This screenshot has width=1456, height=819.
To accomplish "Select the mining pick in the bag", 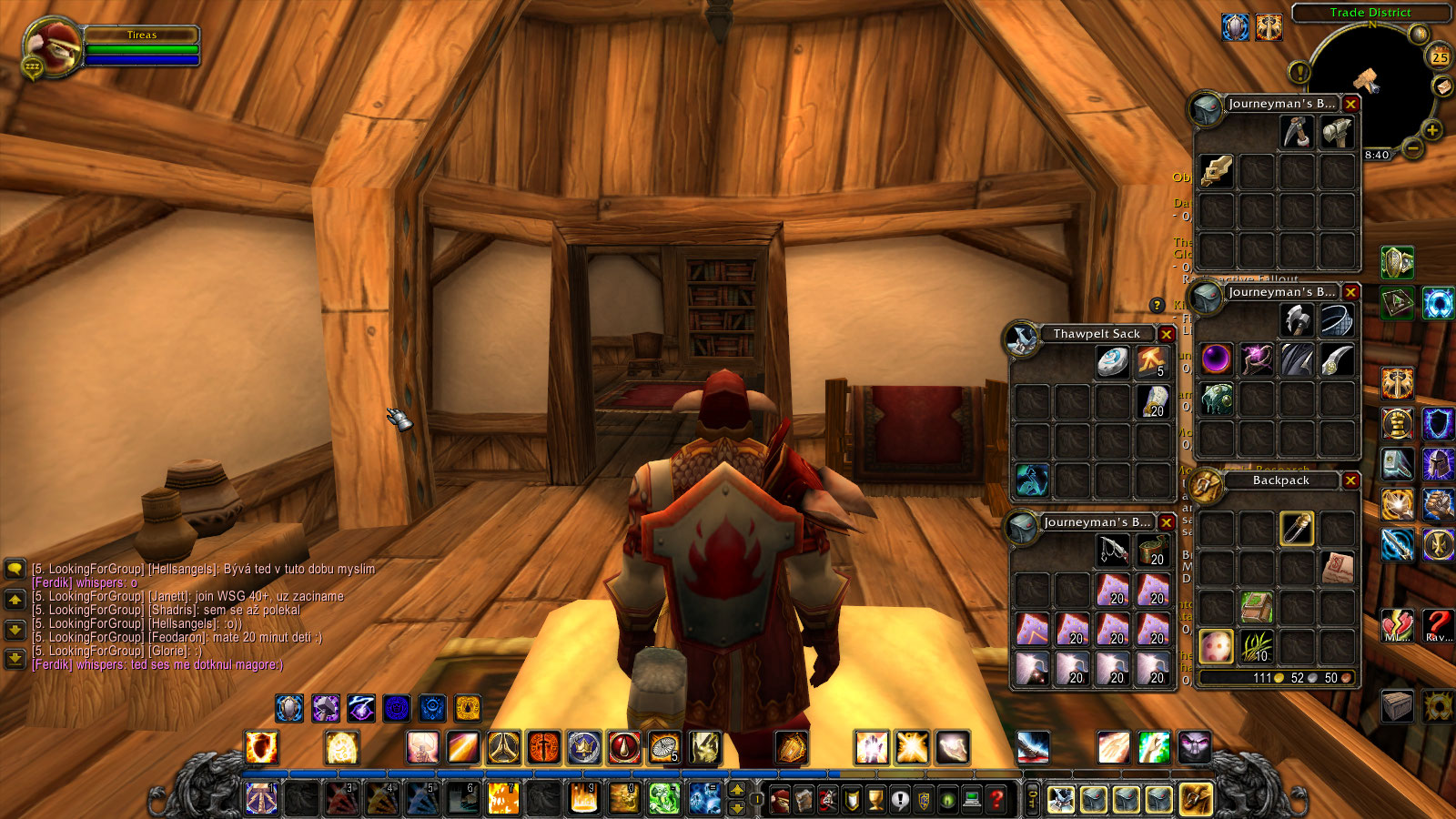I will click(x=1297, y=133).
